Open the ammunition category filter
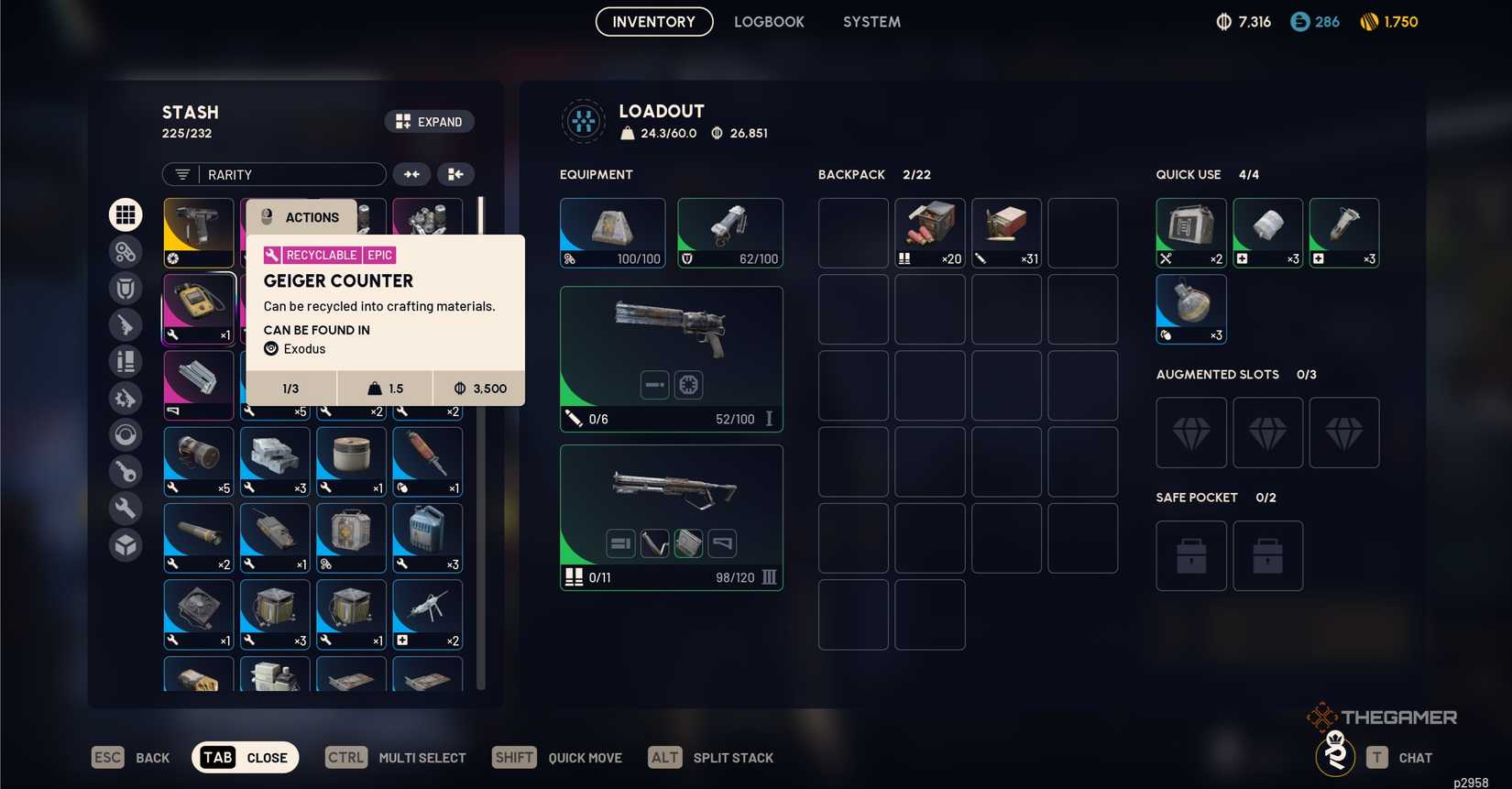 (126, 361)
